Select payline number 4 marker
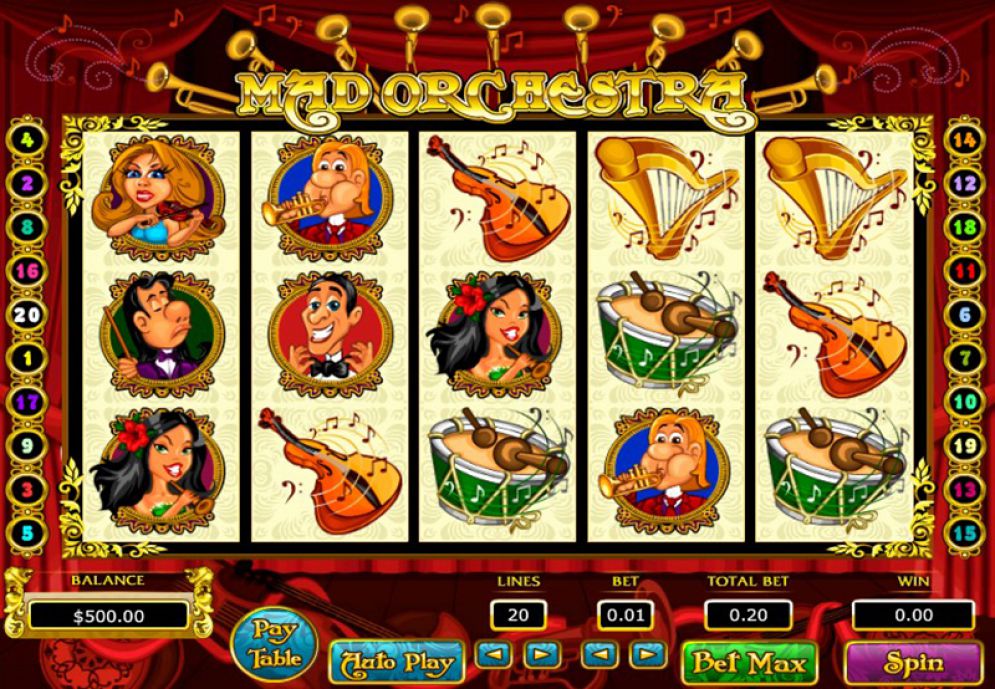 [27, 141]
